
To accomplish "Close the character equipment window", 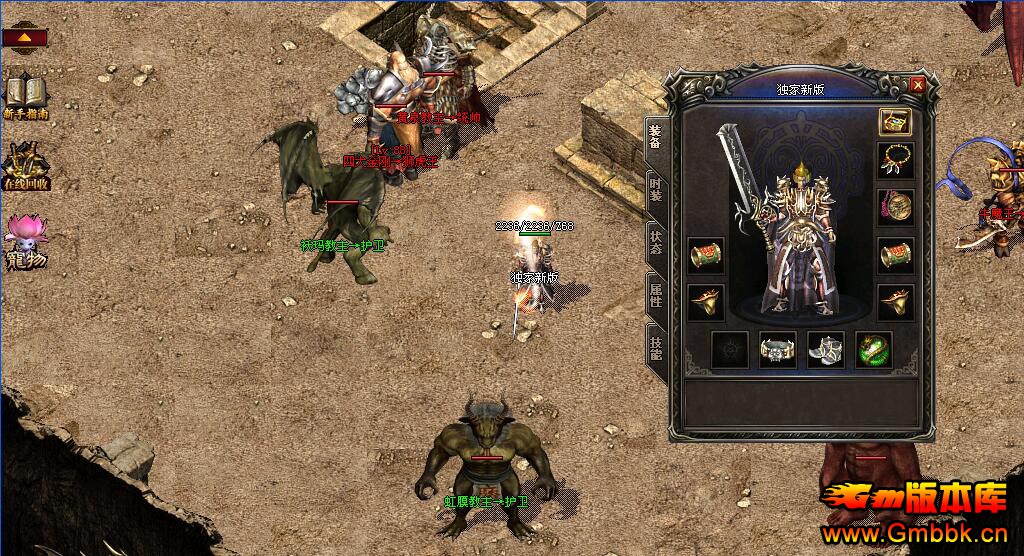I will 917,86.
